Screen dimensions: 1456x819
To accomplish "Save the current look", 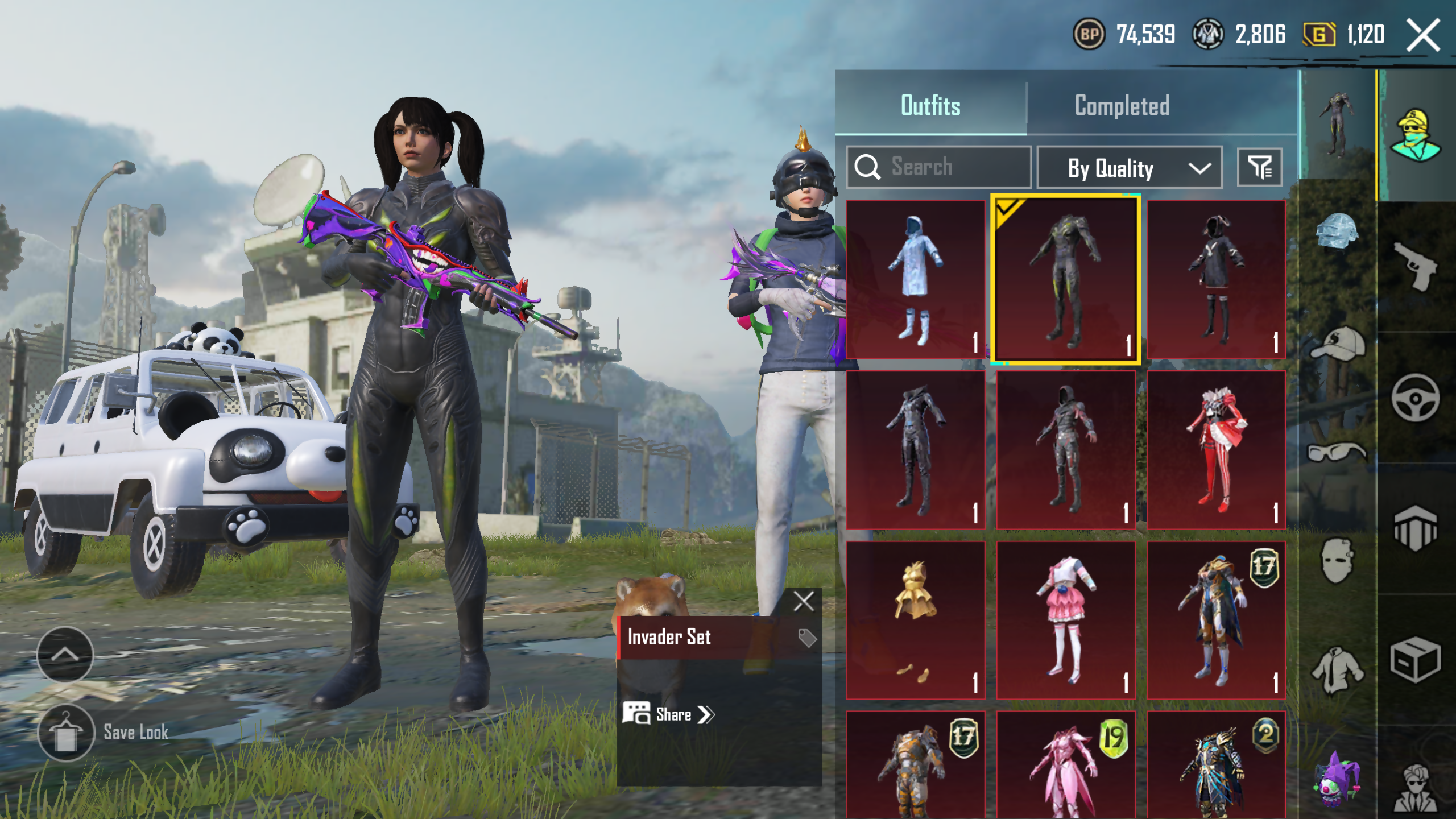I will [67, 733].
